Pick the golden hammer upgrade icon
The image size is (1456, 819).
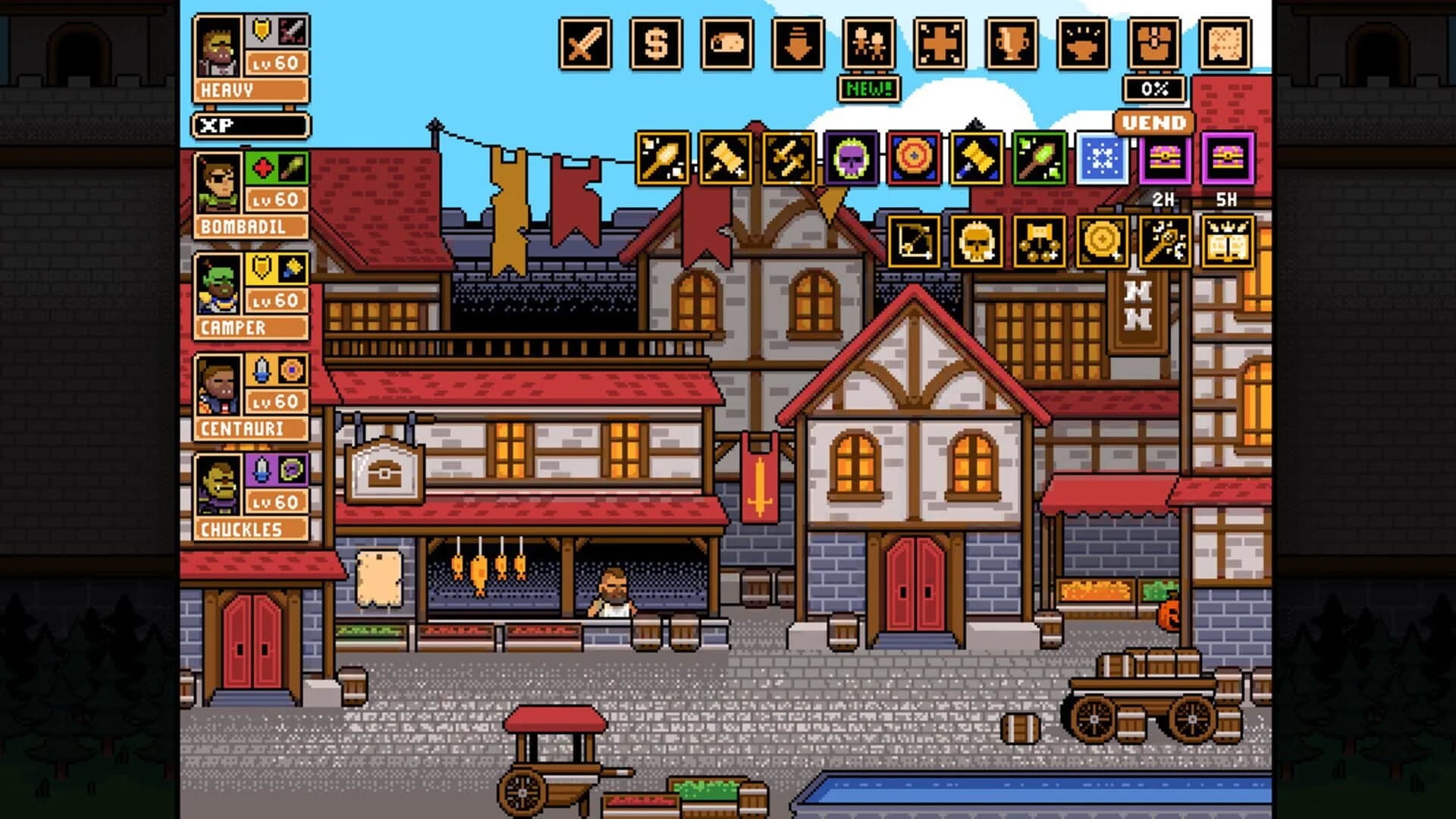point(978,161)
